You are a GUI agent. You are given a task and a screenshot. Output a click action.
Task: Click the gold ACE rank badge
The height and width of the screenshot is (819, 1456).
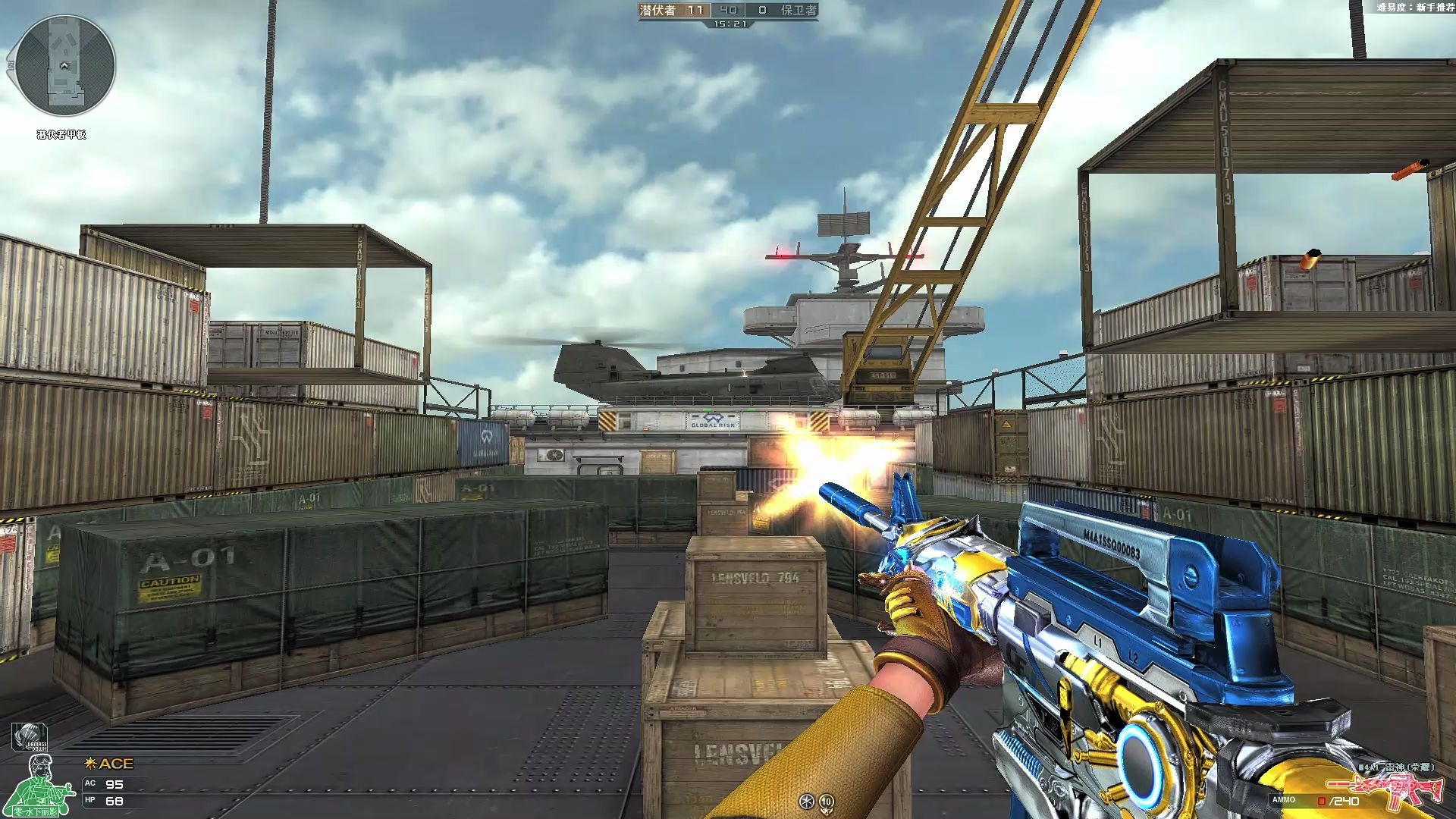pyautogui.click(x=109, y=764)
